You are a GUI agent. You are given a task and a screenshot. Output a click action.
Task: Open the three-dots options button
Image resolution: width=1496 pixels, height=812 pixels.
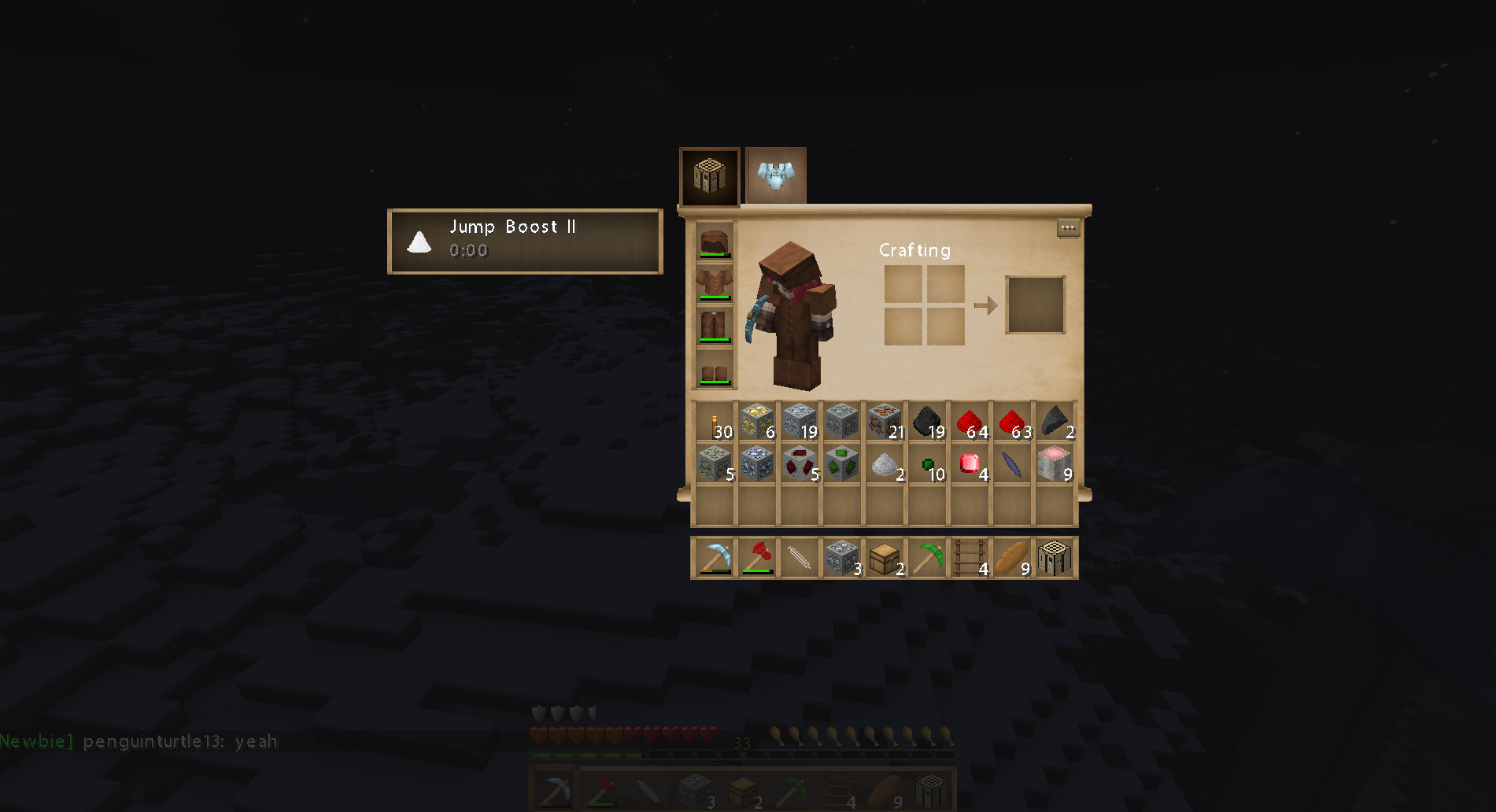1068,228
